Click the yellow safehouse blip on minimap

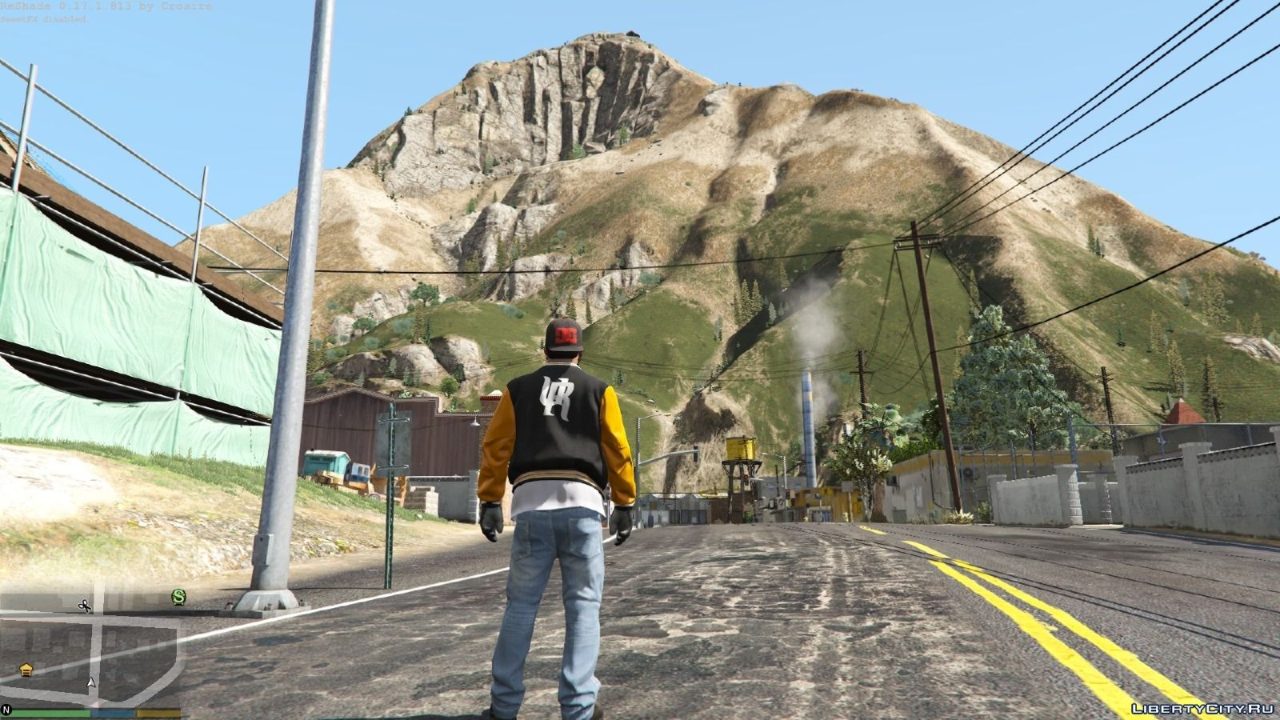26,668
